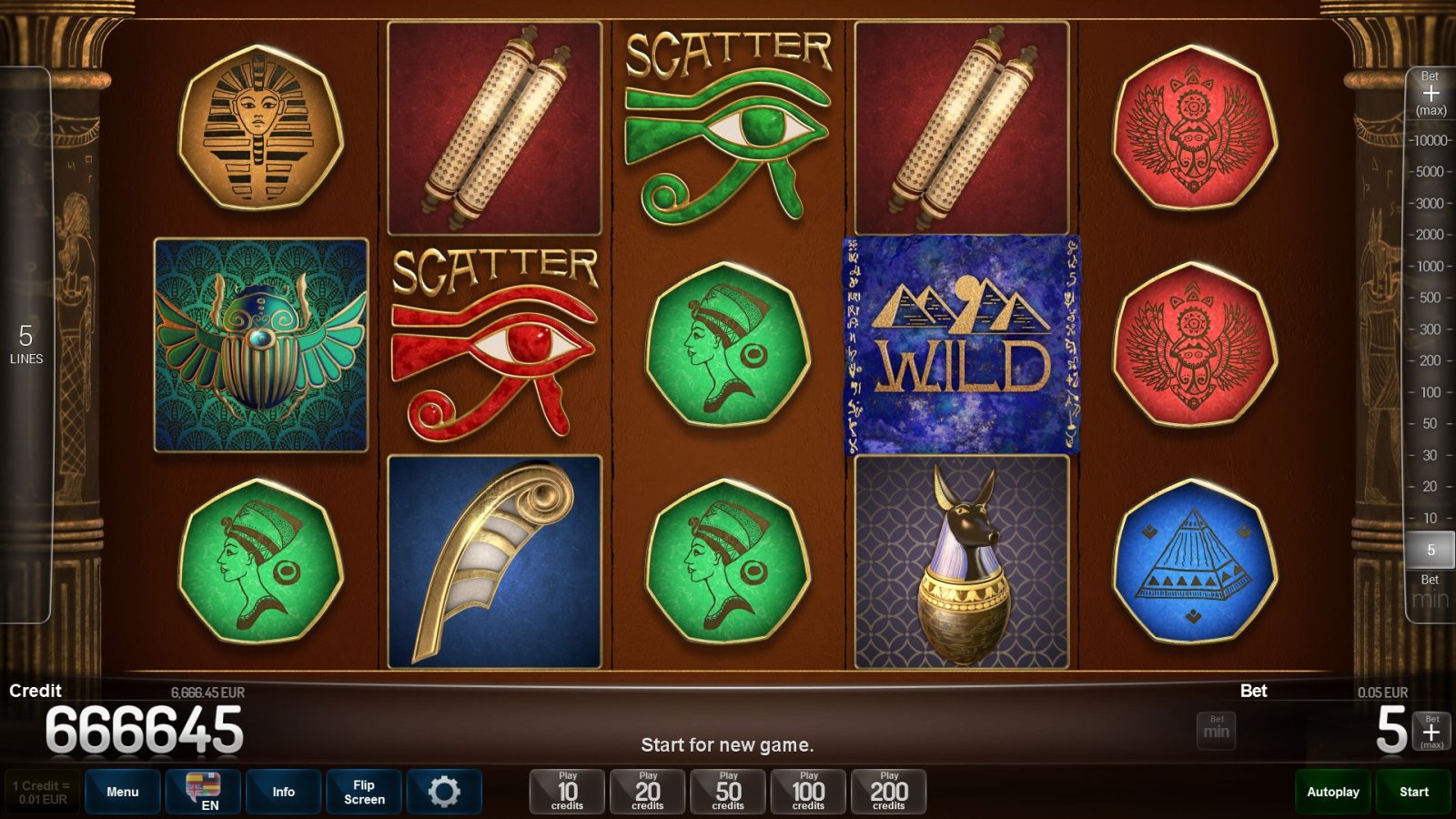Click the Bet max plus at slider top

(1431, 94)
